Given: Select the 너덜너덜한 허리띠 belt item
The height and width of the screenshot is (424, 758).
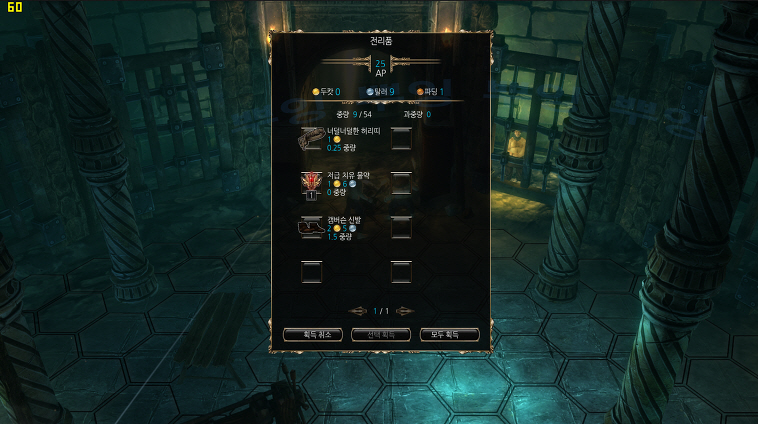Looking at the screenshot, I should (312, 139).
